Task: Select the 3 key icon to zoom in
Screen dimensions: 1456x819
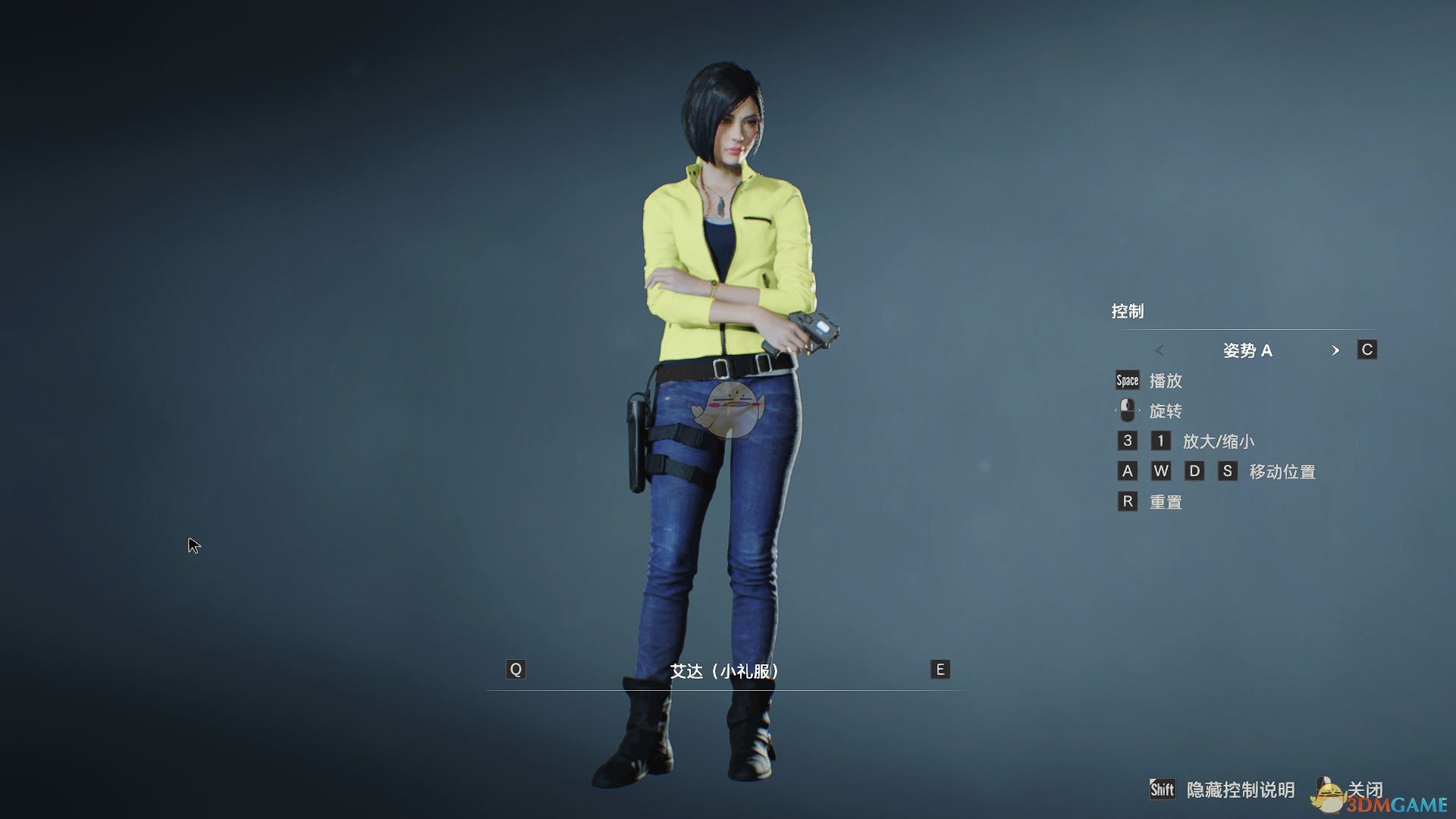Action: coord(1127,441)
